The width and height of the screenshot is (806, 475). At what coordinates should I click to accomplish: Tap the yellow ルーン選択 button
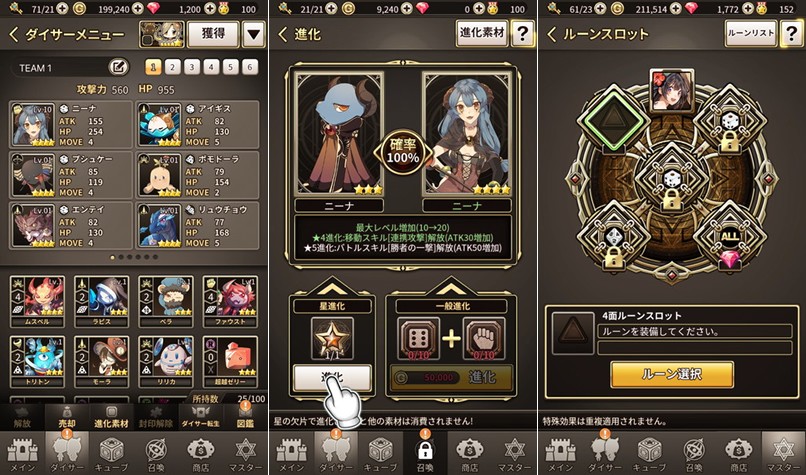[671, 374]
